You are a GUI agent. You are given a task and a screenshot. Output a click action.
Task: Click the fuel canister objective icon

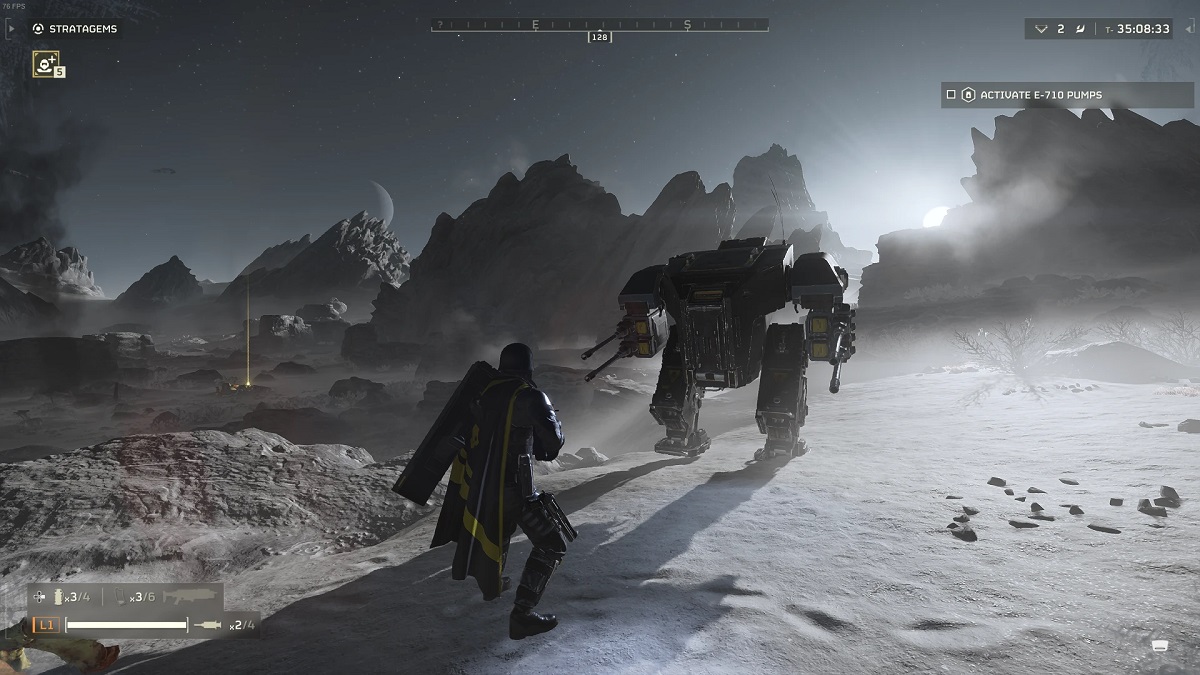coord(968,95)
